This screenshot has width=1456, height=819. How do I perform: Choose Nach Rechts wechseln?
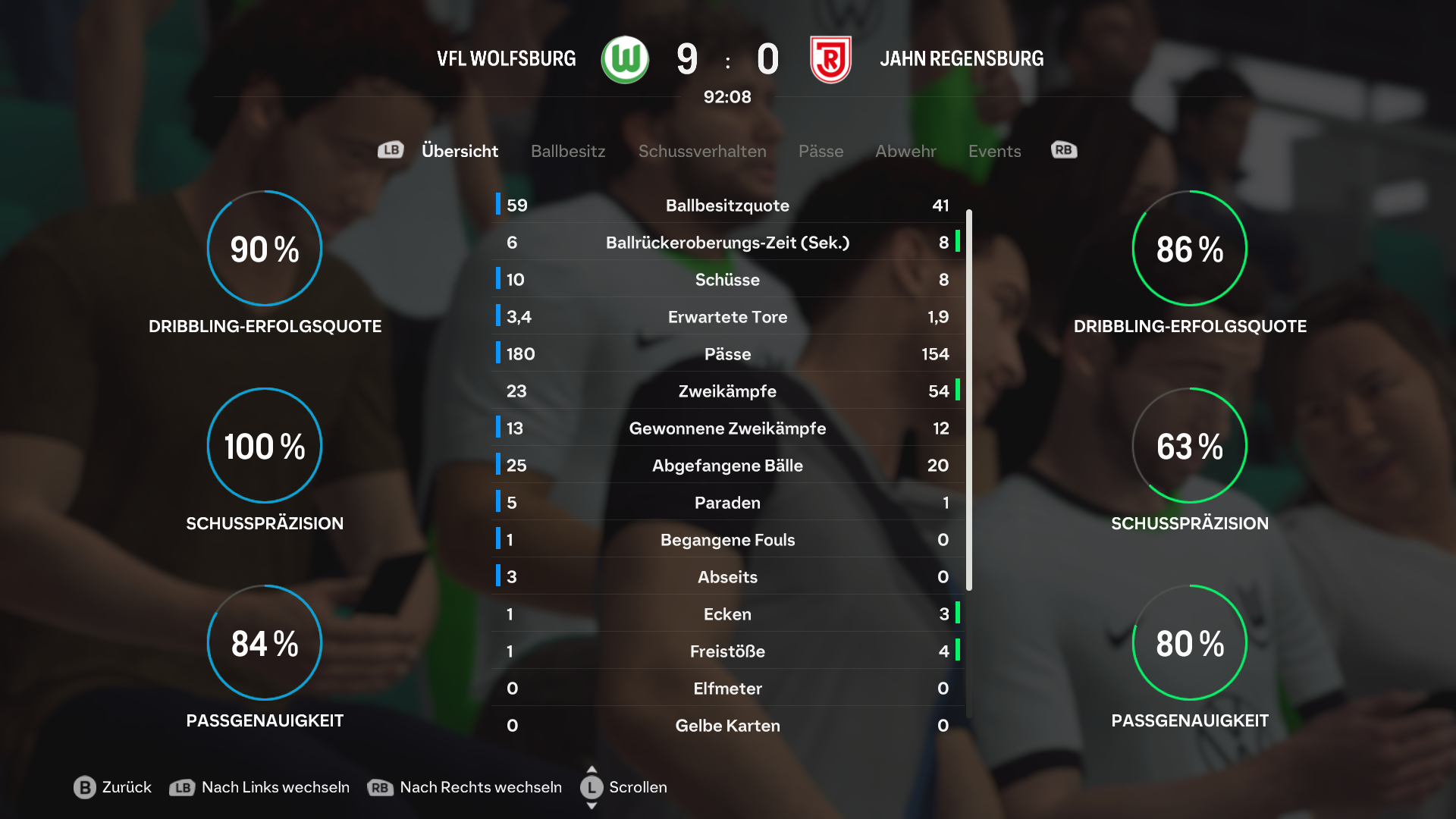pyautogui.click(x=465, y=787)
